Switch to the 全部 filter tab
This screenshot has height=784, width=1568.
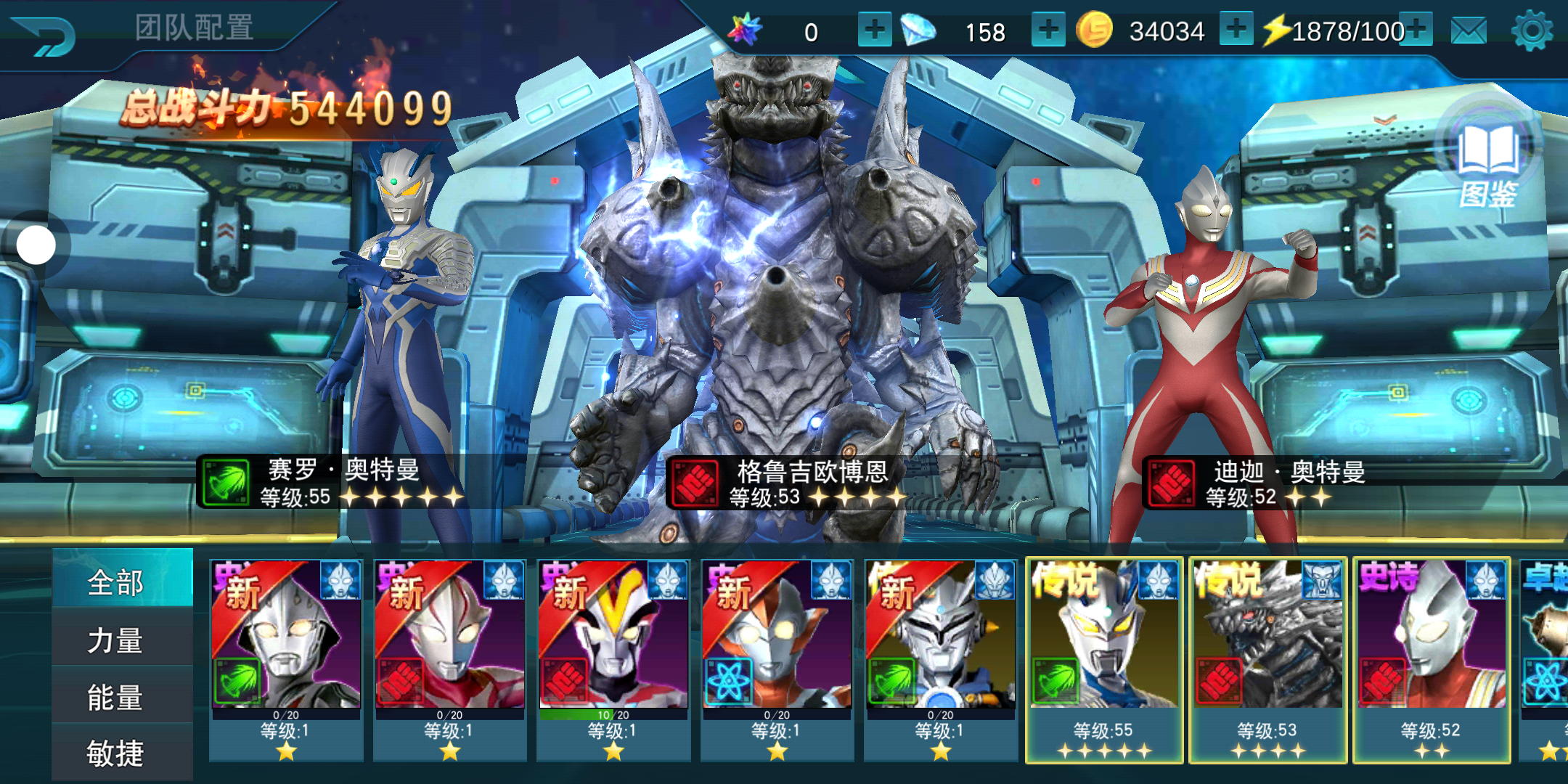[x=122, y=581]
